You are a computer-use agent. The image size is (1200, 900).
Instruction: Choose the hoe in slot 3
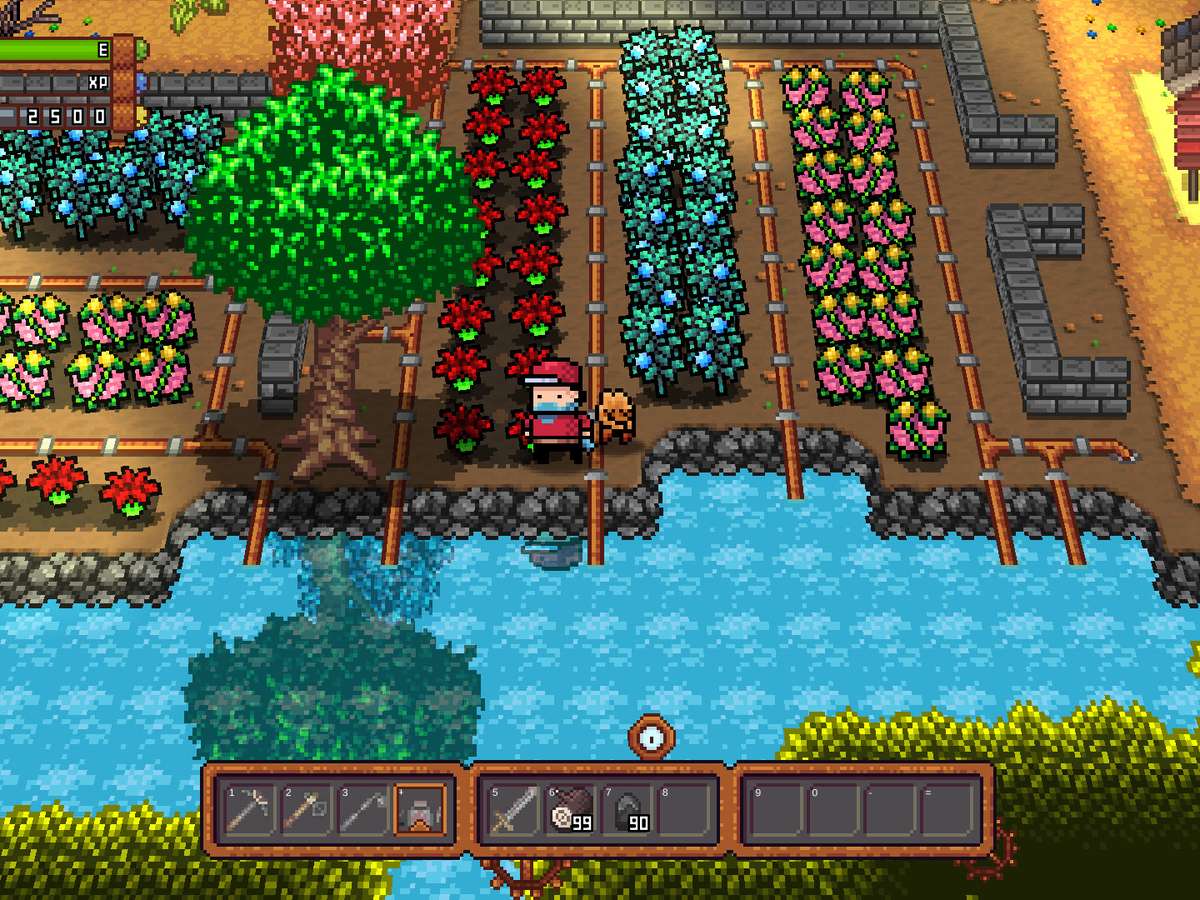point(362,809)
